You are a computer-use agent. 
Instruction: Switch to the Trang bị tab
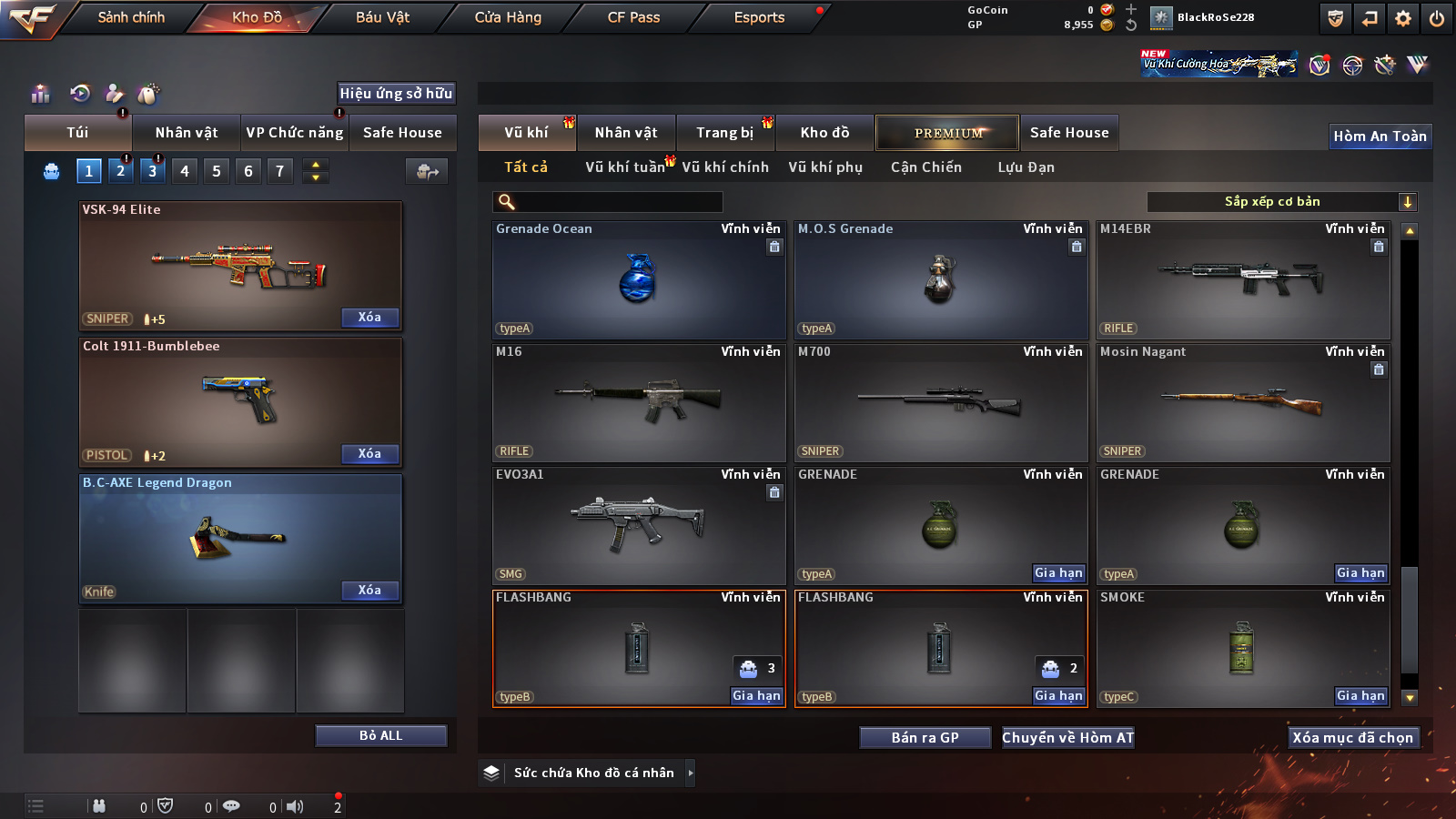point(724,133)
